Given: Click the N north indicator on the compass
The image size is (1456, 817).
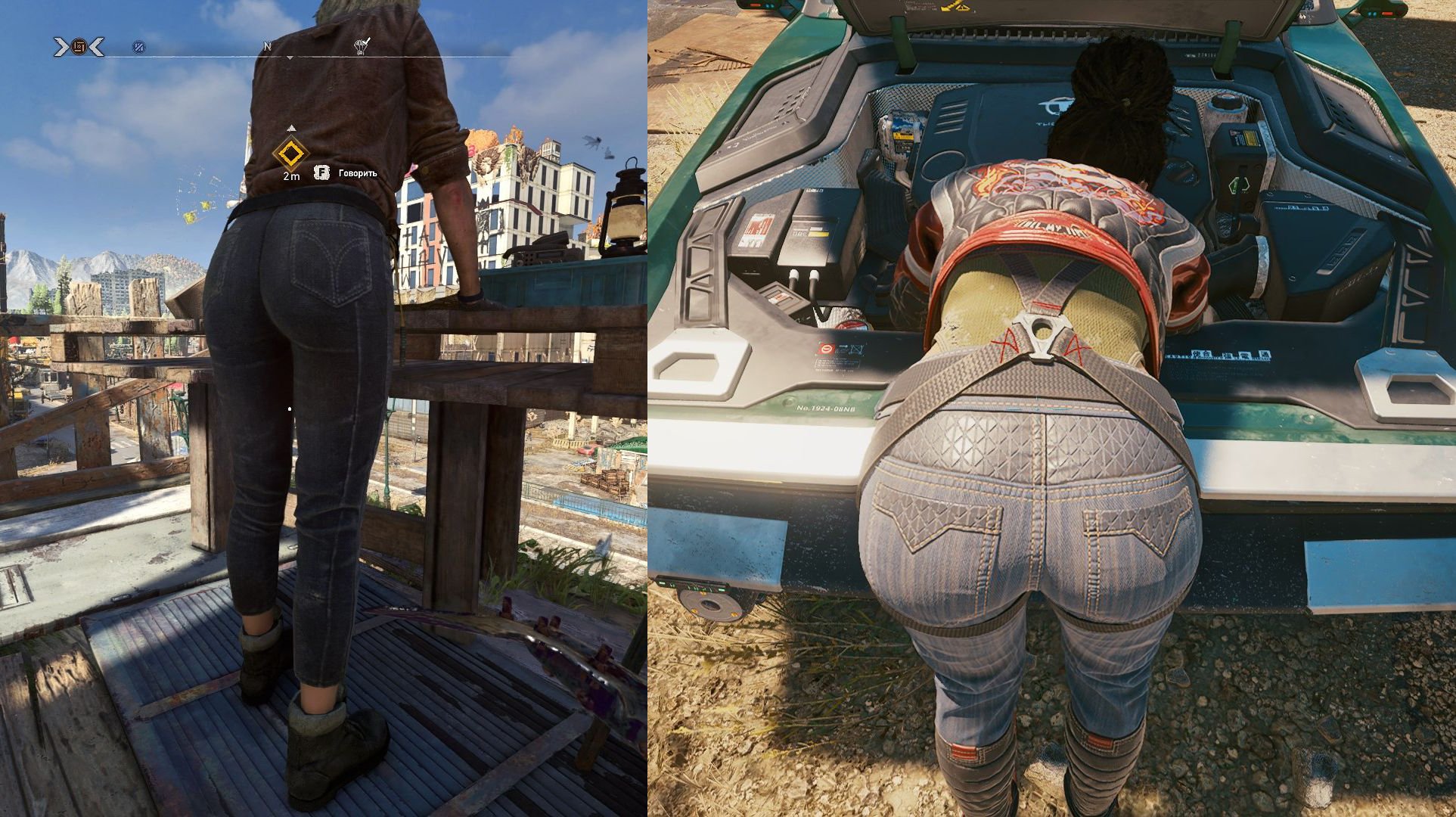Looking at the screenshot, I should (x=268, y=45).
